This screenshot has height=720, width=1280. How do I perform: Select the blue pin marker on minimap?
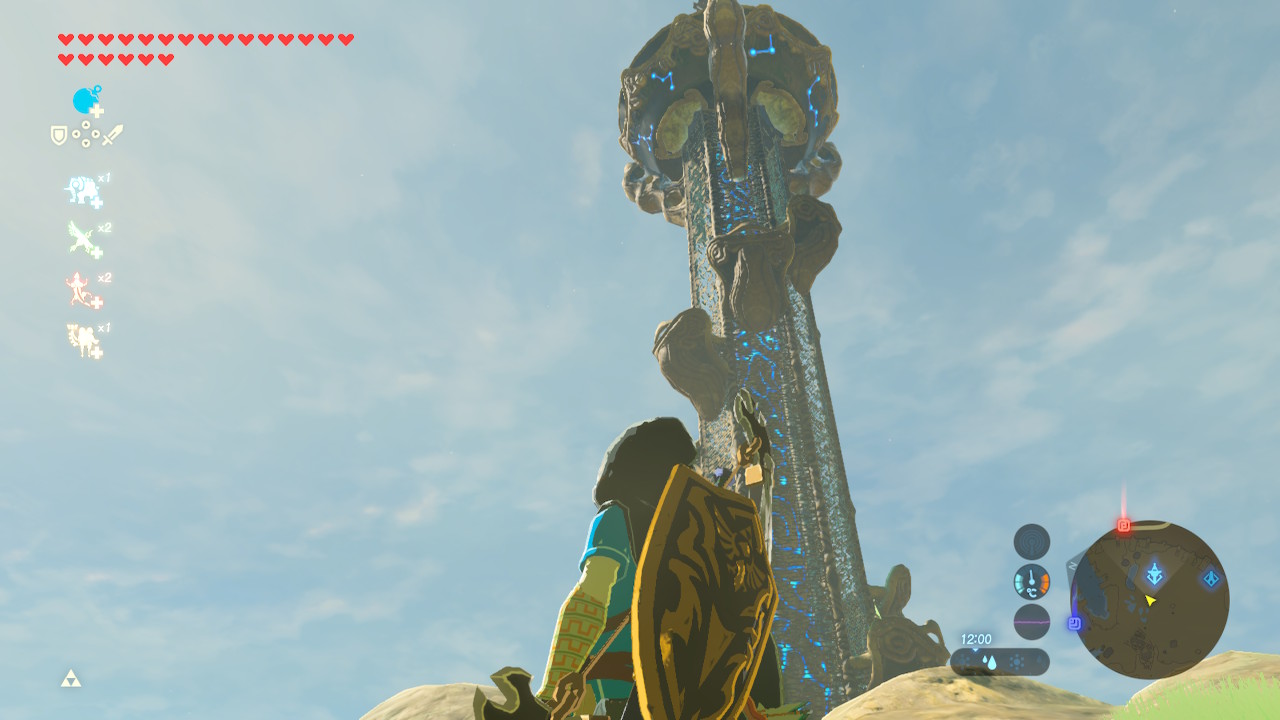(1075, 623)
